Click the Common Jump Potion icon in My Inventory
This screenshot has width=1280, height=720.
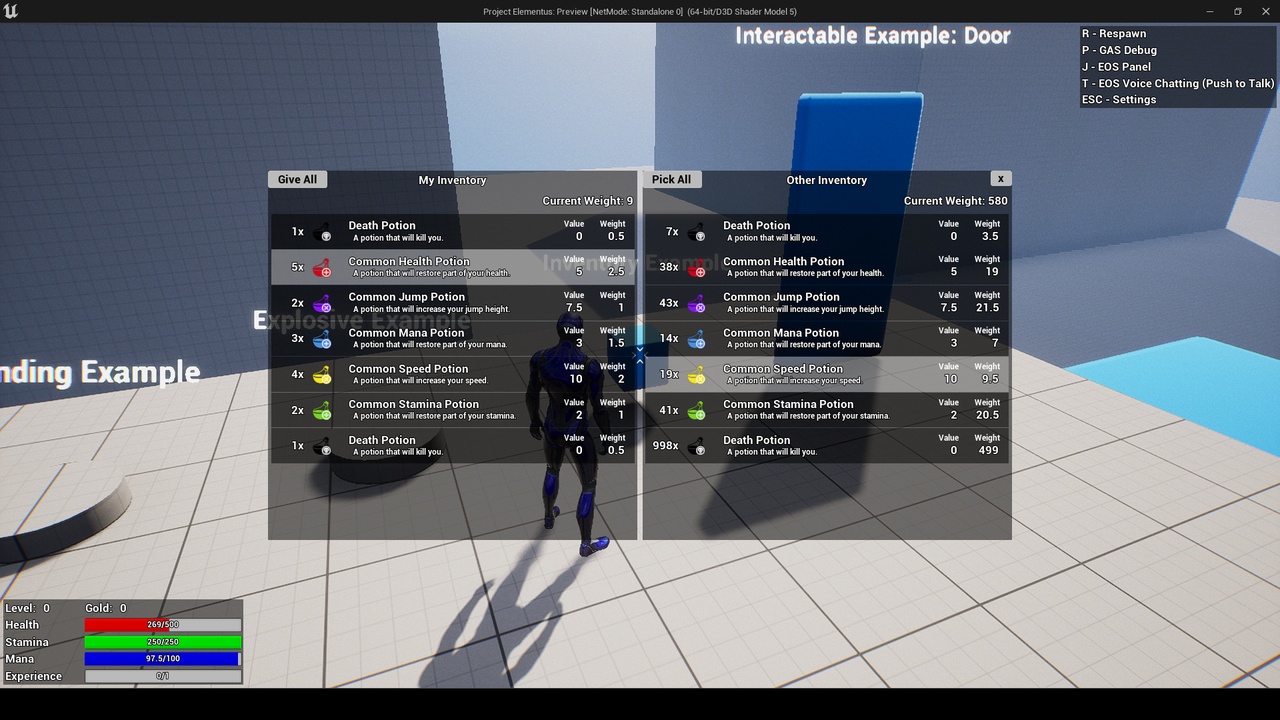[x=323, y=302]
